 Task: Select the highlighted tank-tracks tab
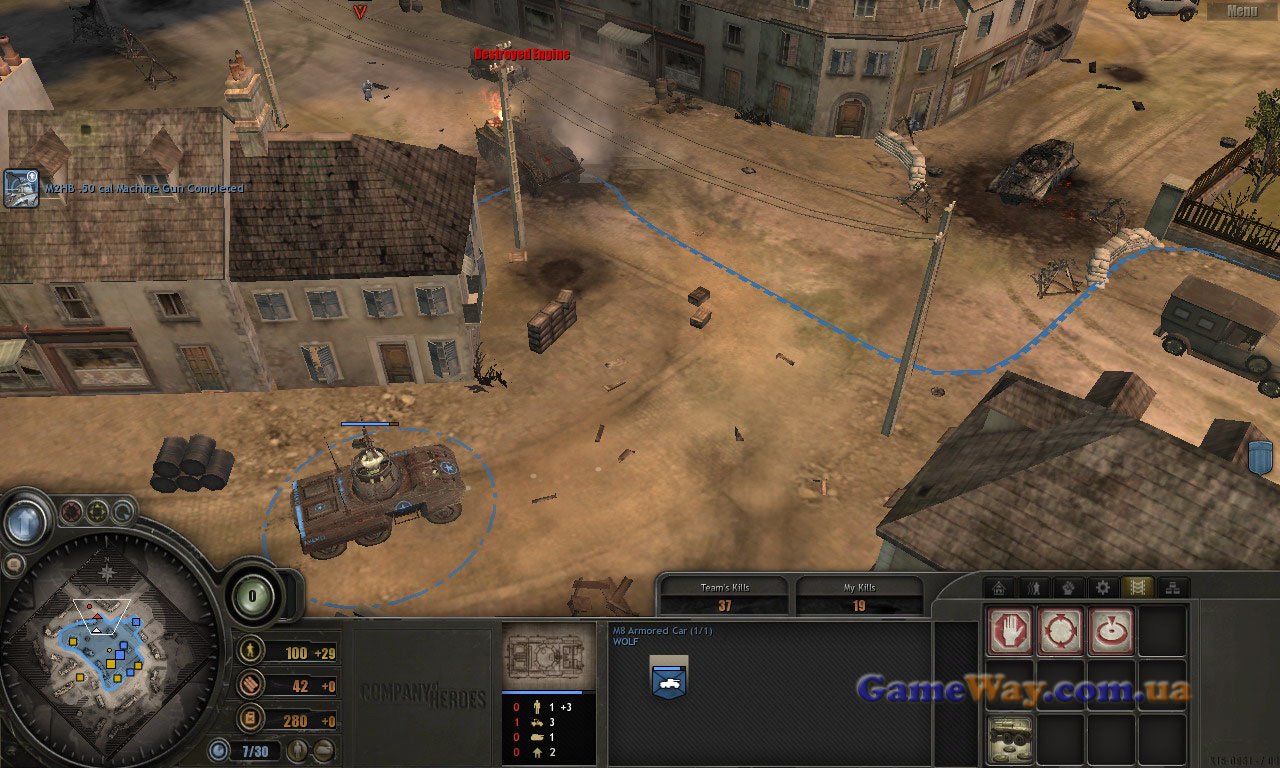tap(1138, 588)
